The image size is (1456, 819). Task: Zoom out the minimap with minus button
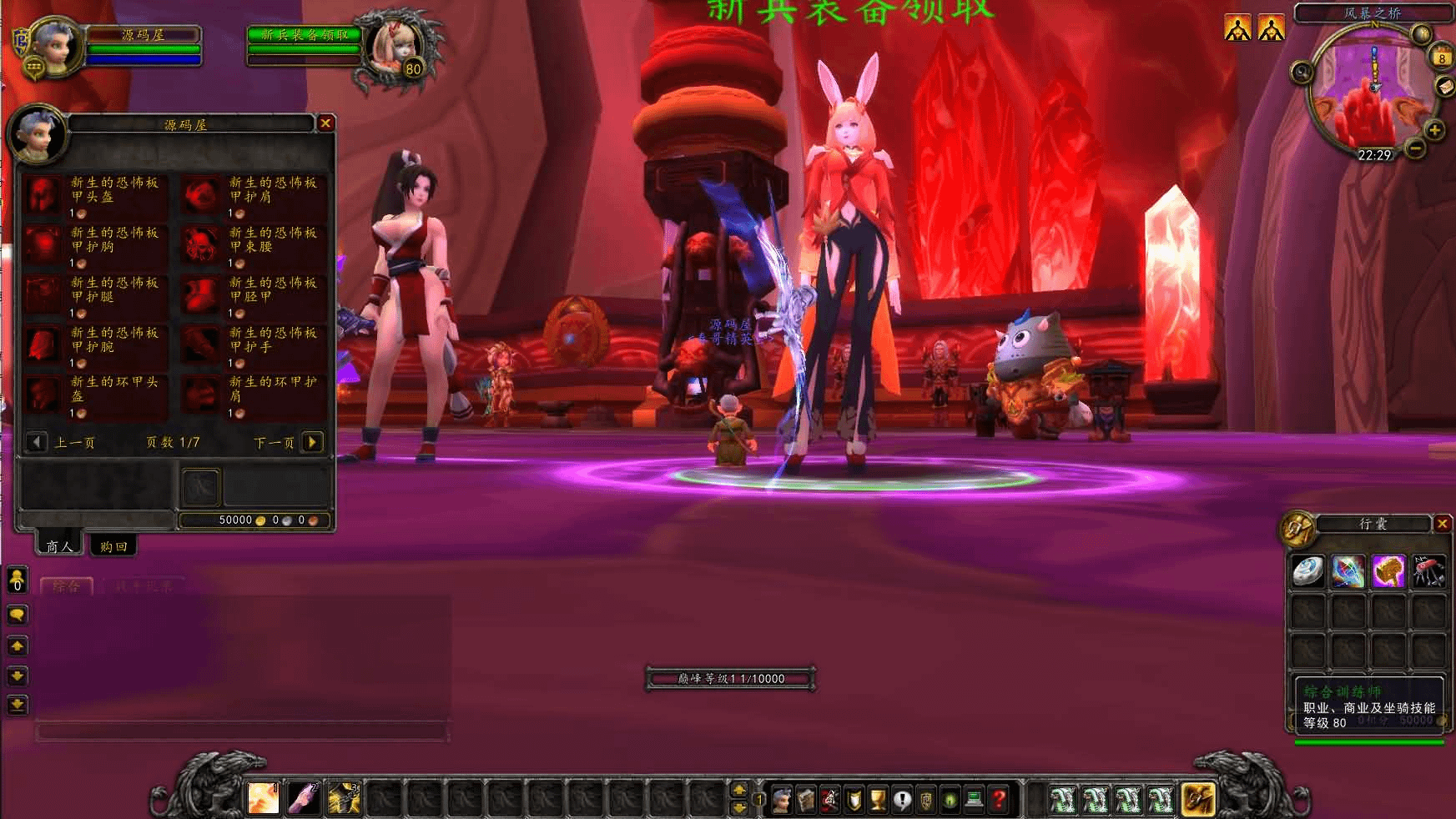click(1415, 148)
